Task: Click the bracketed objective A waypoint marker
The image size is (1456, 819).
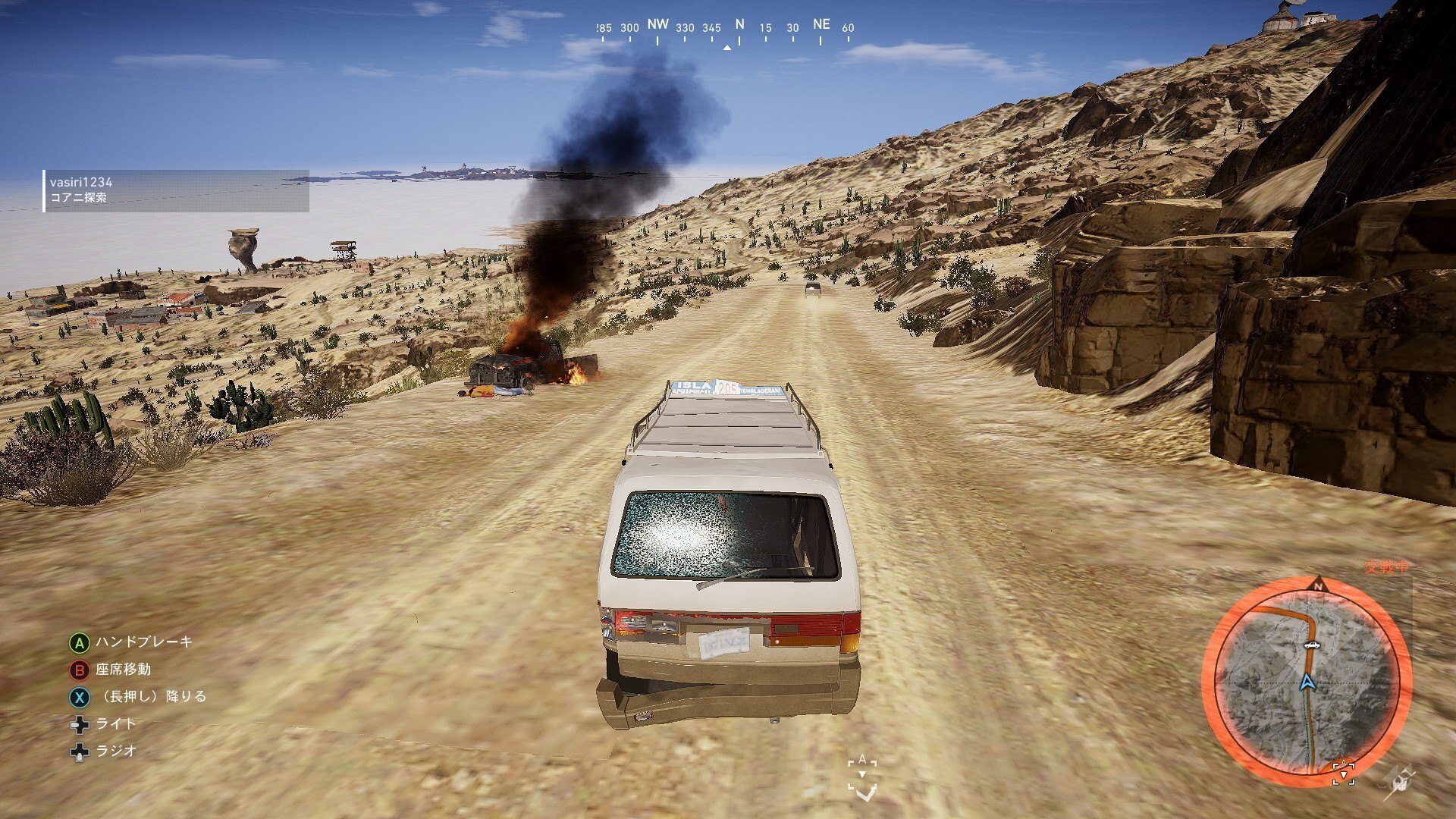Action: click(x=862, y=777)
